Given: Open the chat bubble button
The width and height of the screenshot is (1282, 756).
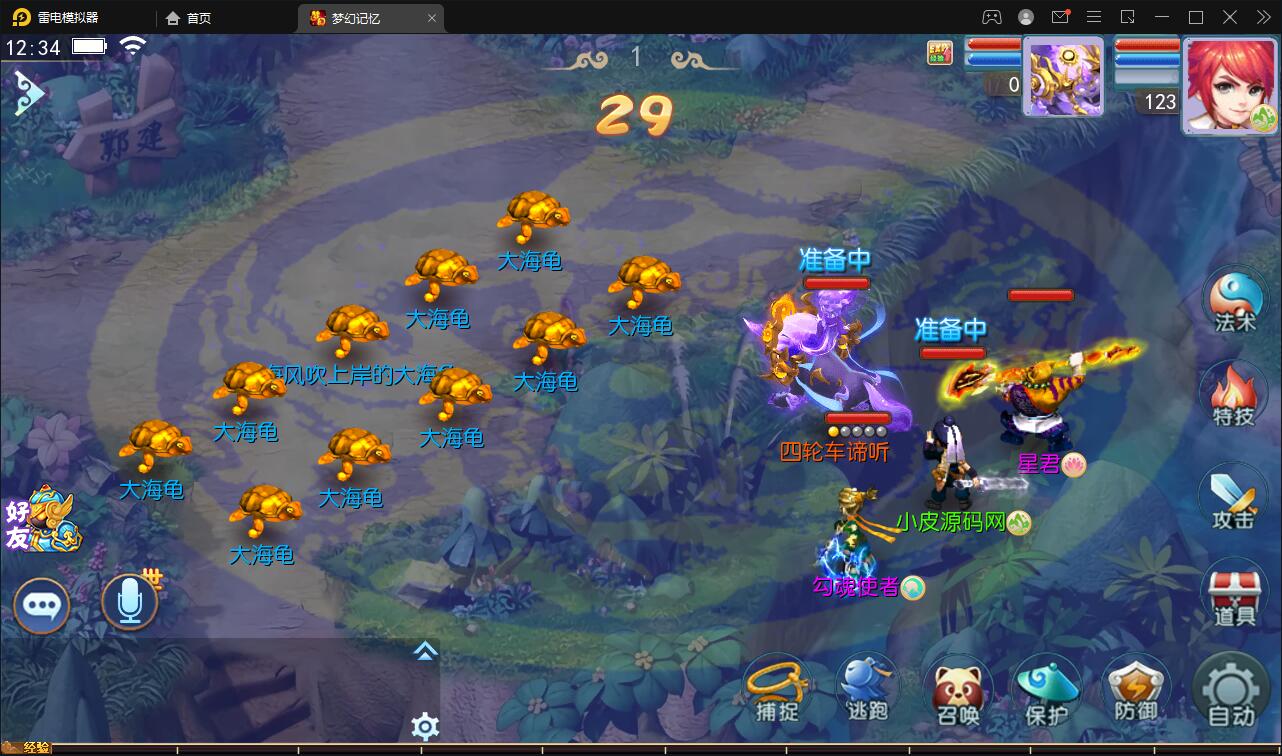Looking at the screenshot, I should 41,605.
